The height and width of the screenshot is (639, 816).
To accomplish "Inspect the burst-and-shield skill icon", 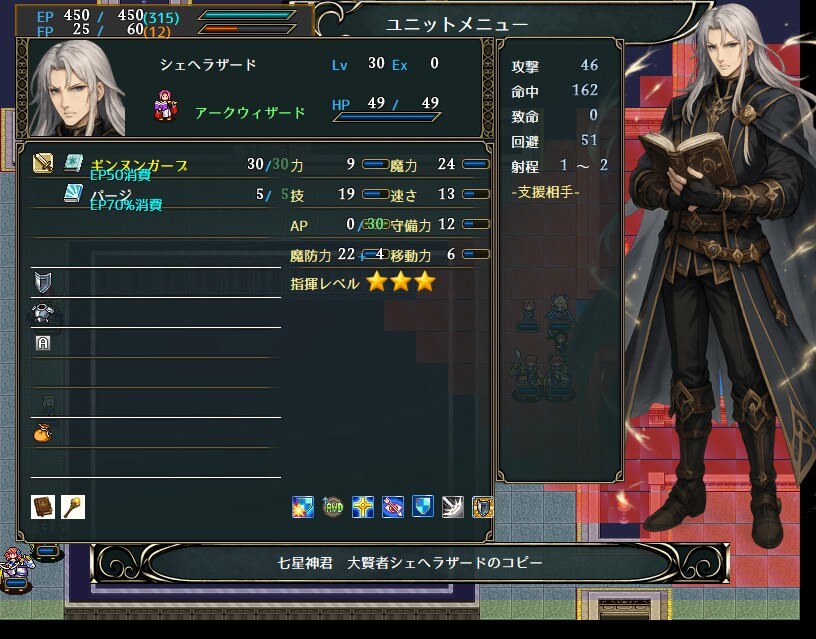I will click(x=303, y=507).
